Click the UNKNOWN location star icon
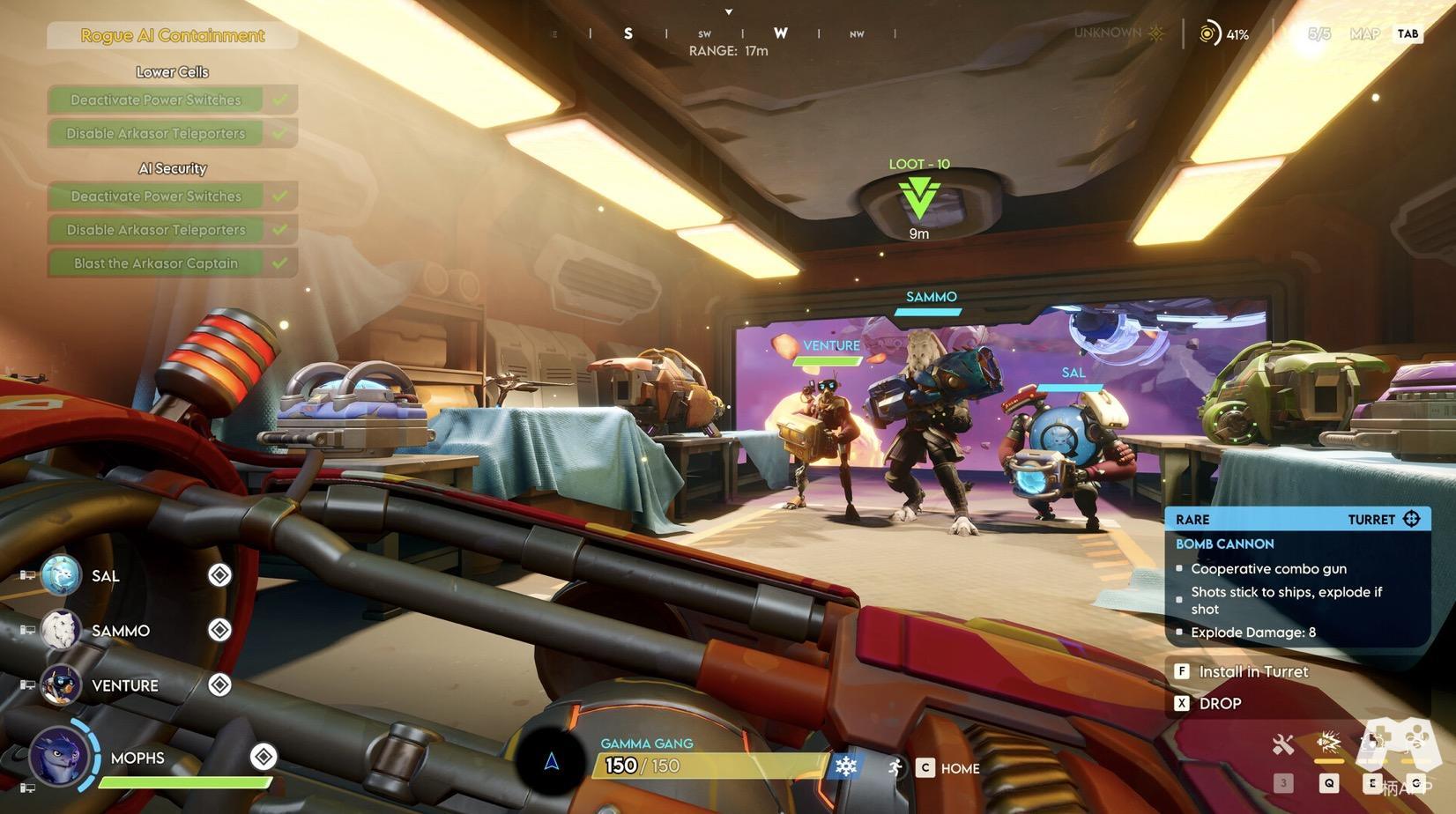Viewport: 1456px width, 814px height. tap(1156, 33)
